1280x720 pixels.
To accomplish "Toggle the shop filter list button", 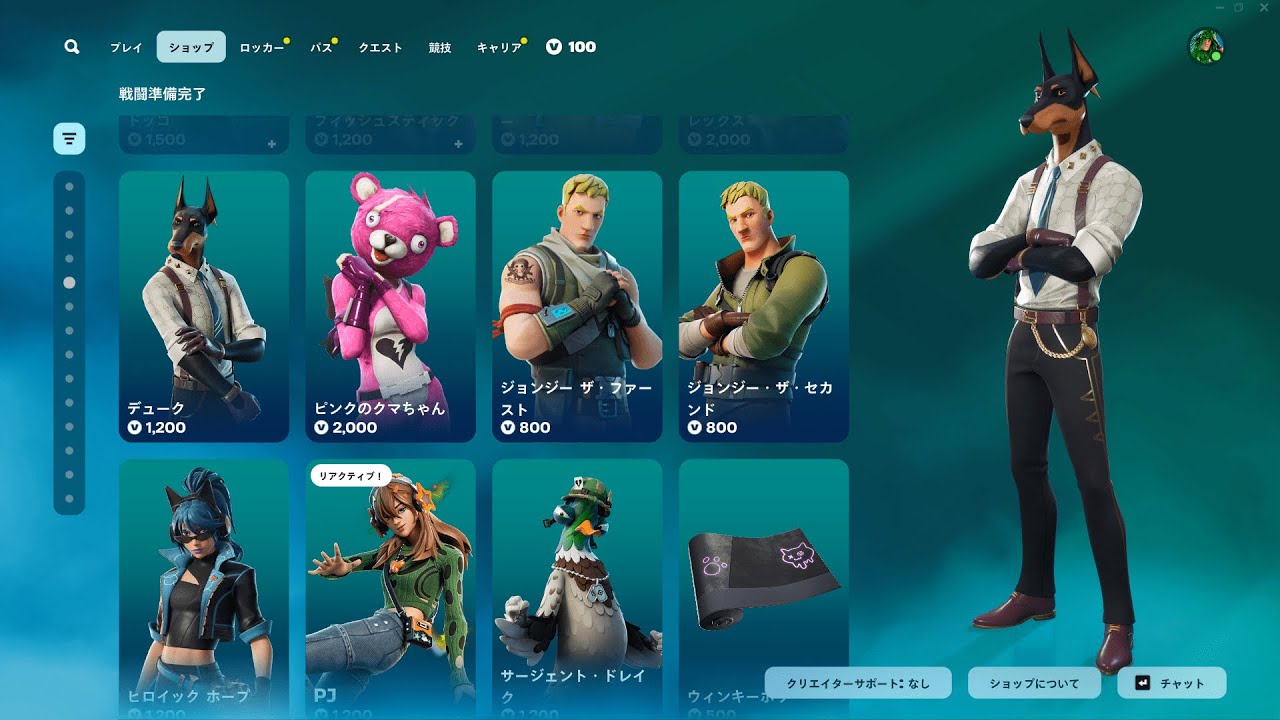I will pos(69,138).
